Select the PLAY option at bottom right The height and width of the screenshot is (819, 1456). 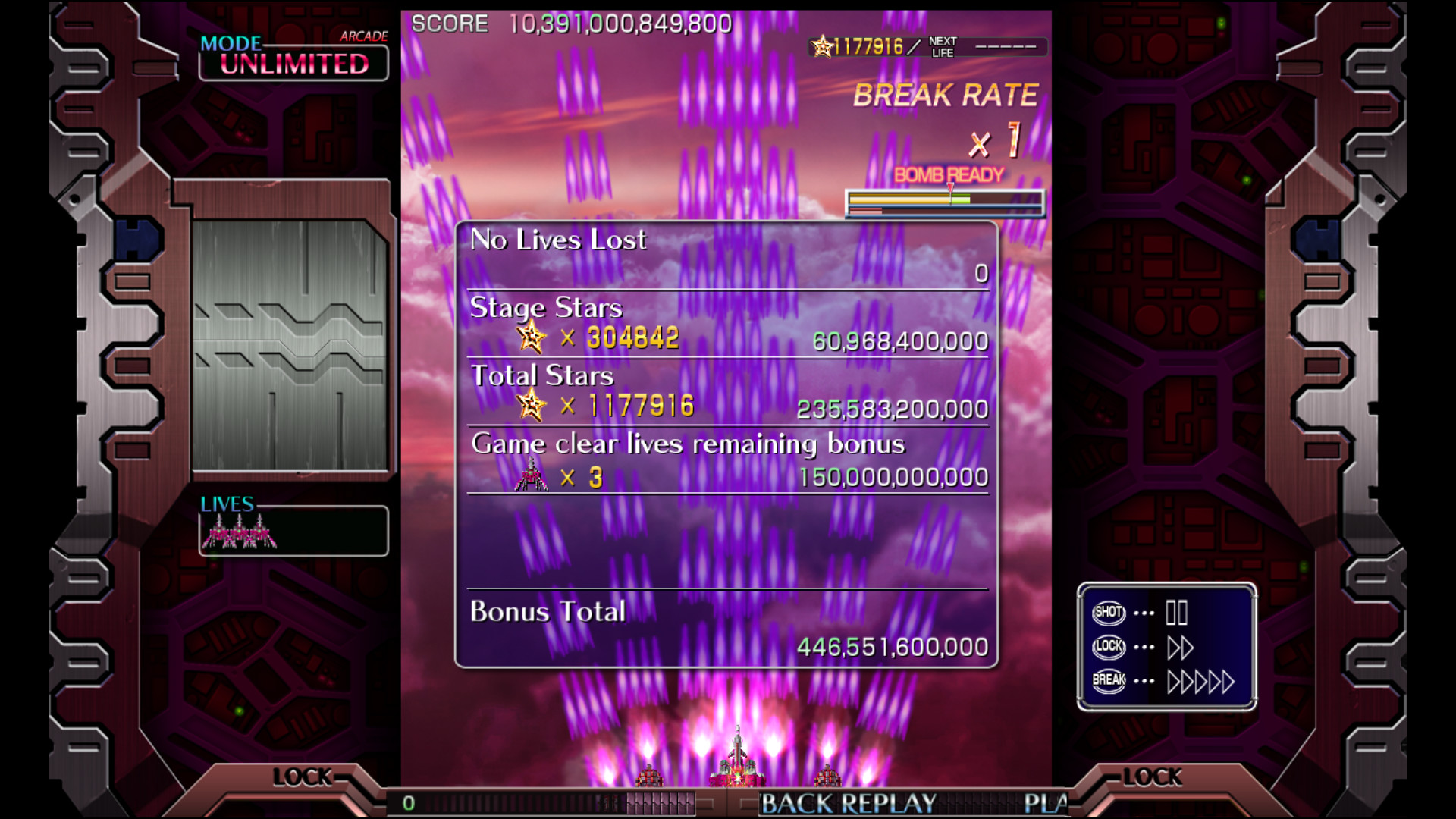[x=1048, y=801]
